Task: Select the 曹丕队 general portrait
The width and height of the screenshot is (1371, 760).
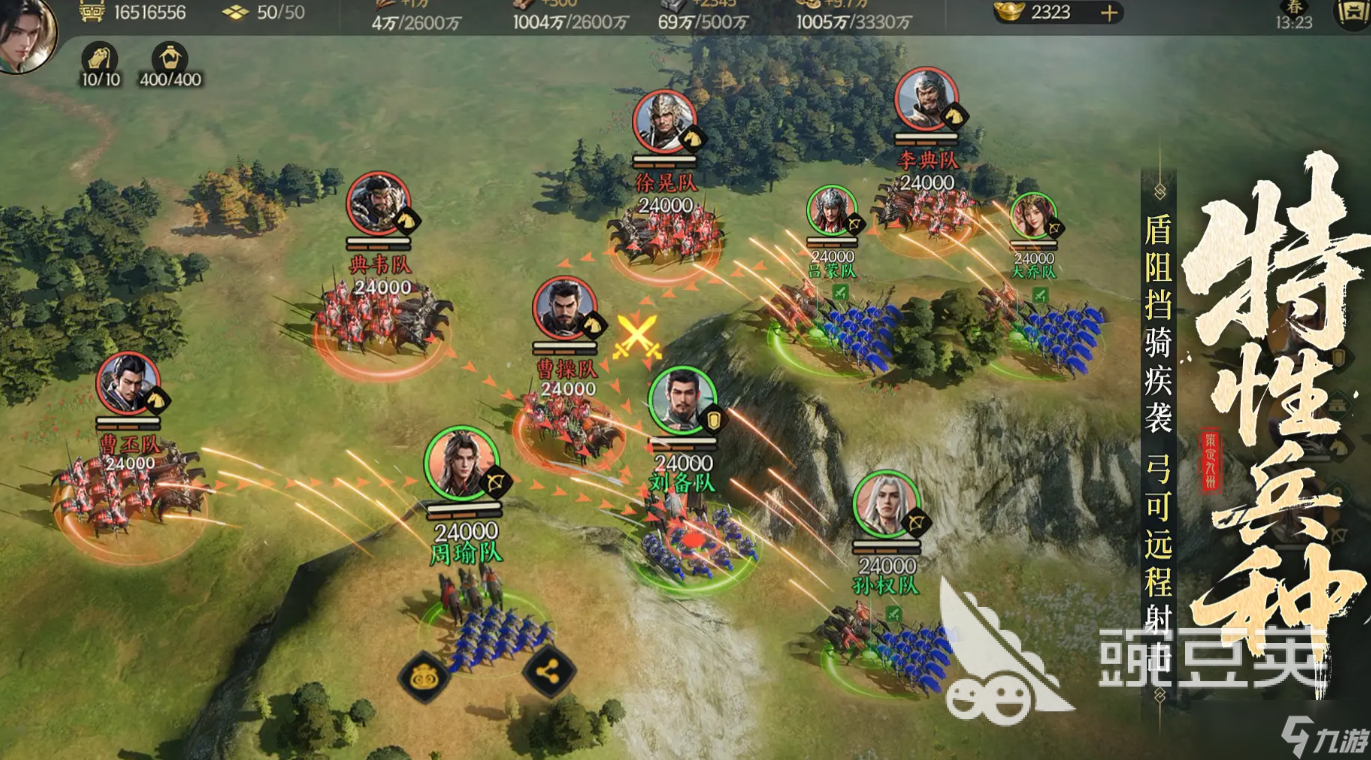Action: coord(128,384)
